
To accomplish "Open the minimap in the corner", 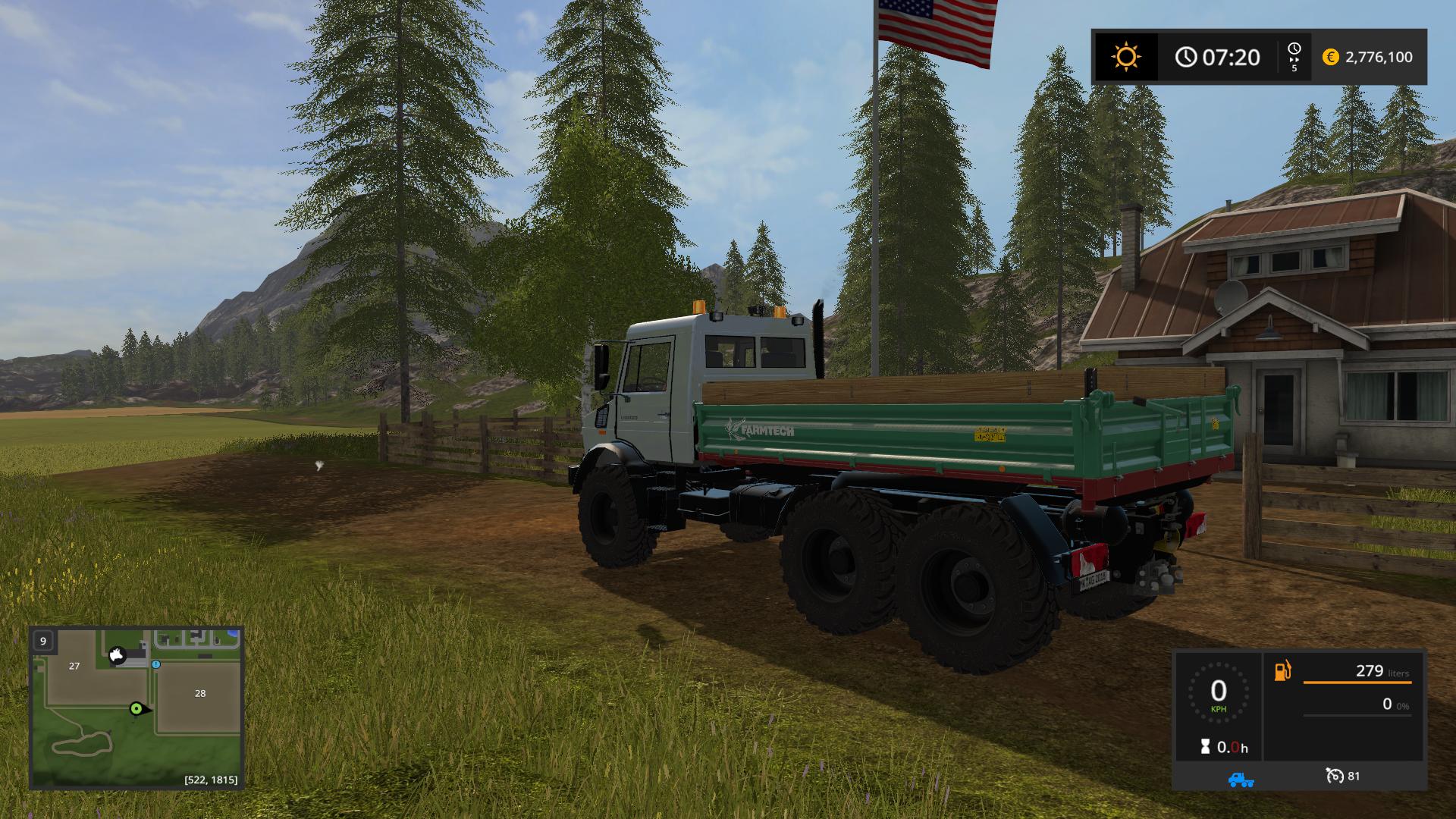I will 136,707.
